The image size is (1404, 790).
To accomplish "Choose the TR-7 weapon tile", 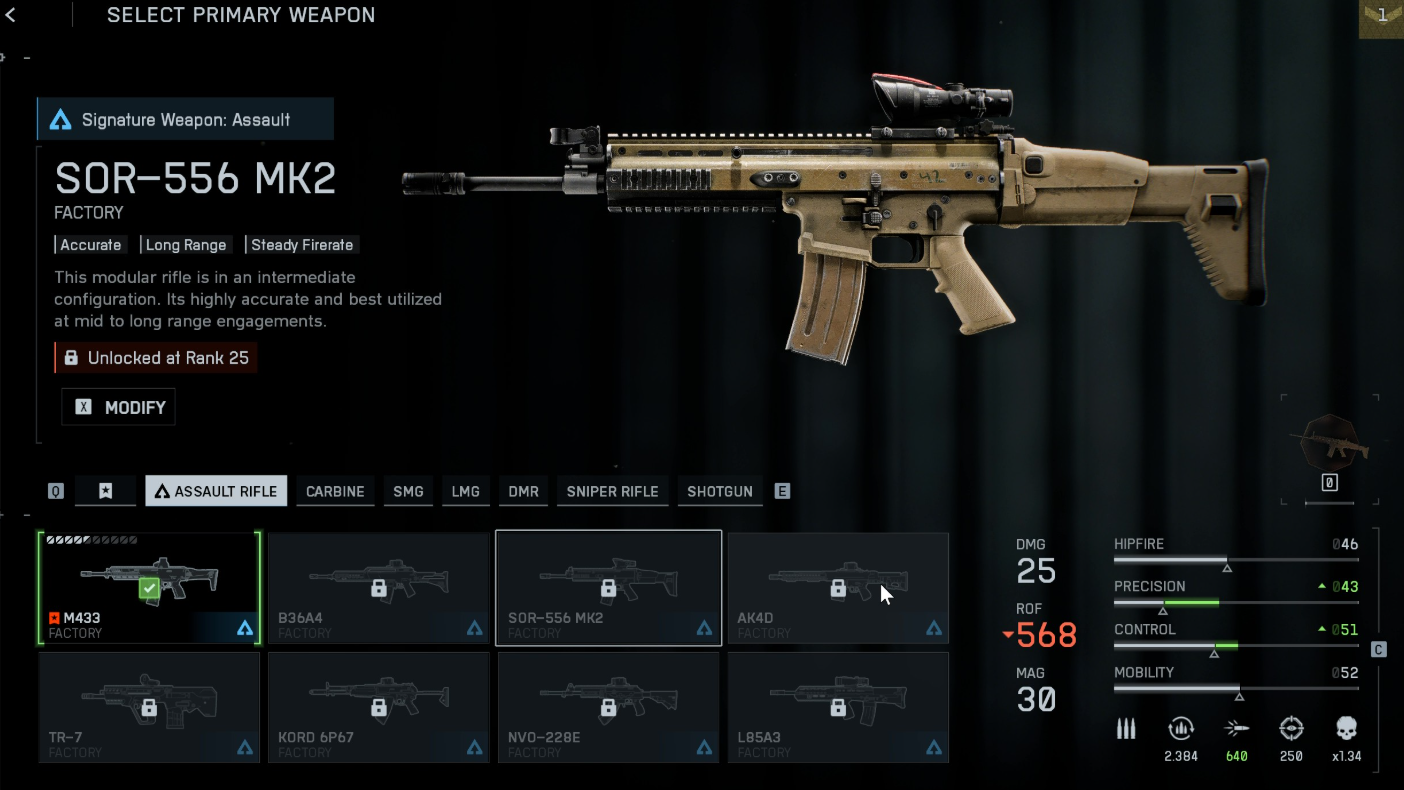I will [149, 707].
